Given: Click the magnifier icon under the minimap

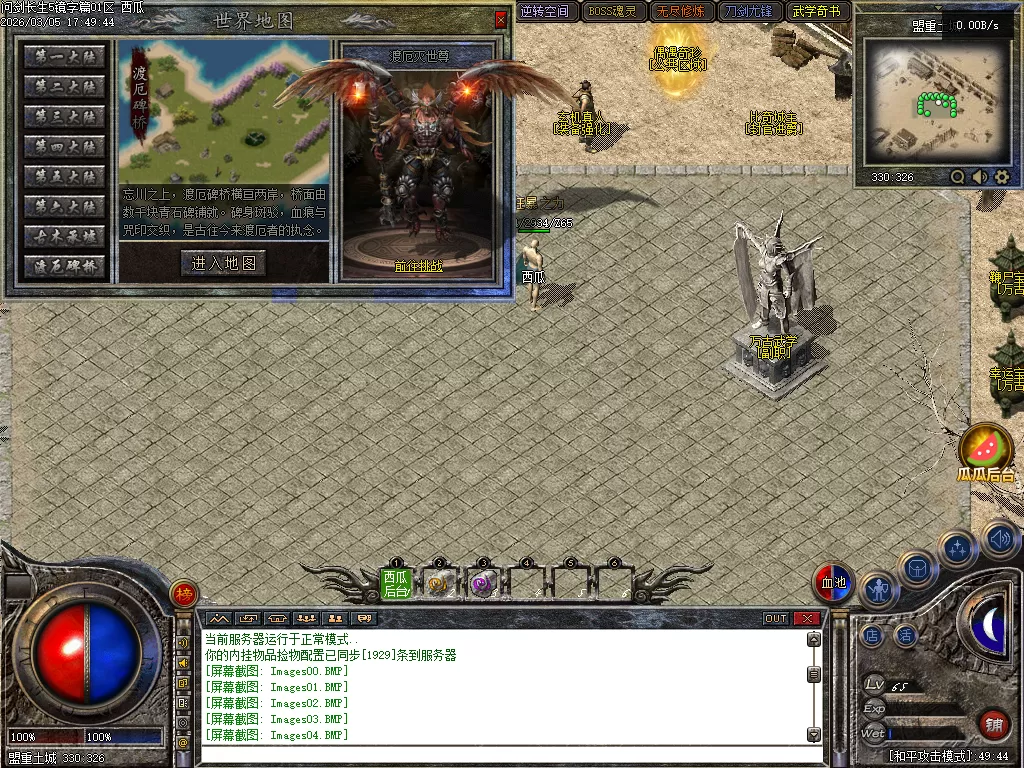Looking at the screenshot, I should [x=957, y=177].
